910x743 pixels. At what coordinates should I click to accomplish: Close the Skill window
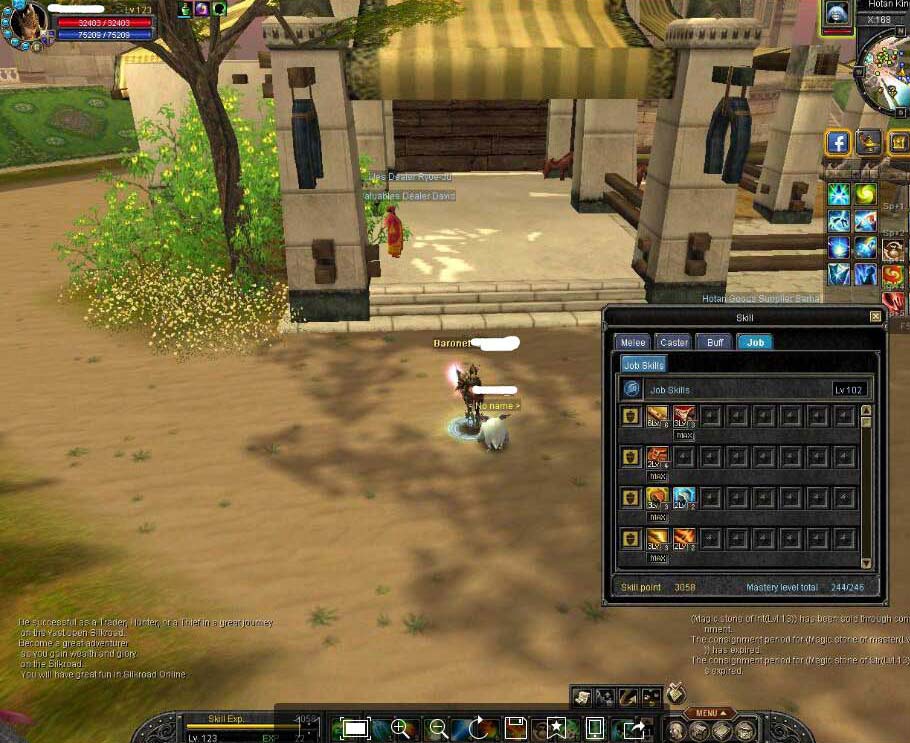[876, 317]
